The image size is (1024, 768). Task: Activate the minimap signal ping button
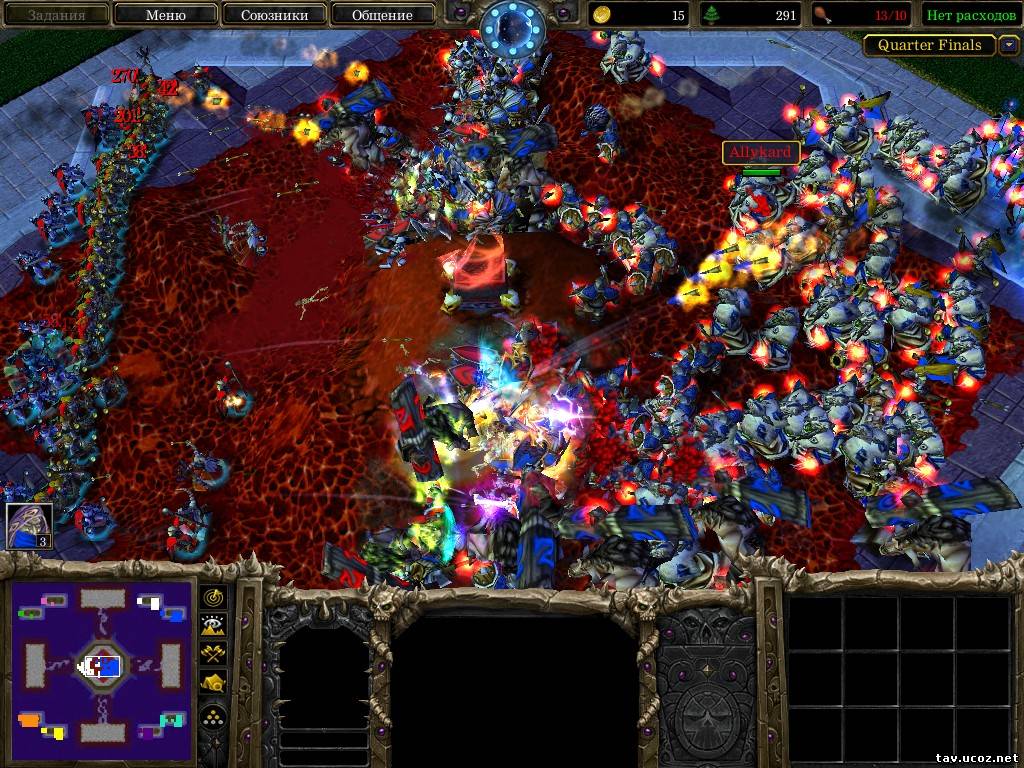215,597
